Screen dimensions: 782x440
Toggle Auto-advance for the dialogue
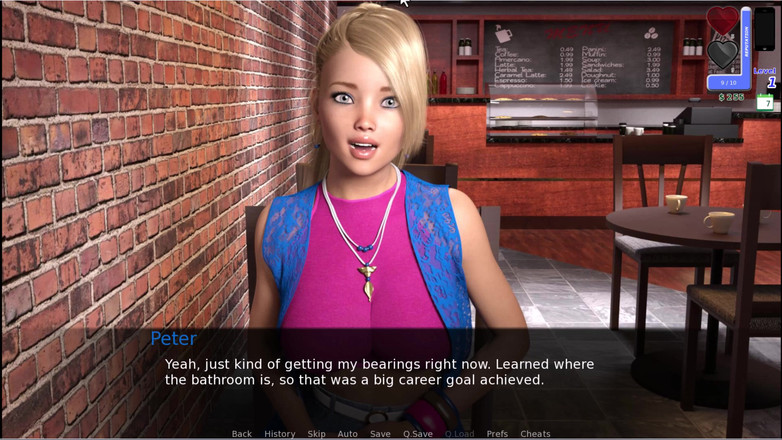coord(347,434)
